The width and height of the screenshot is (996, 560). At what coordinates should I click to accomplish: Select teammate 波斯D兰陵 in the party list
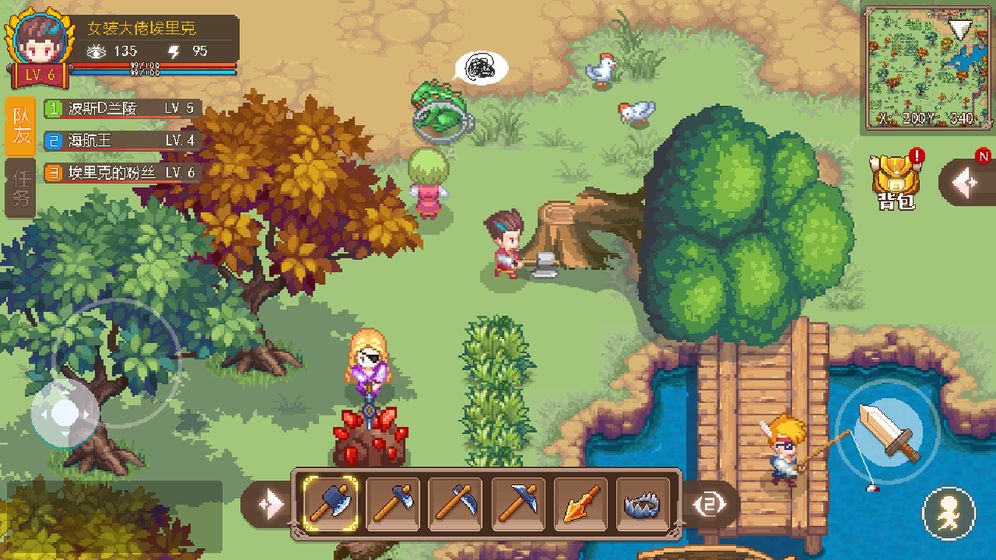(120, 108)
